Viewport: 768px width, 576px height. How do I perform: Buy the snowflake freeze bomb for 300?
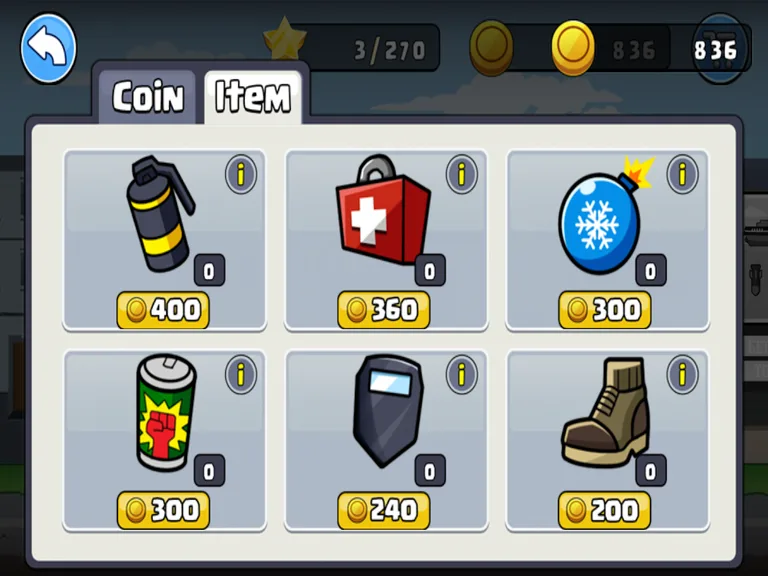click(605, 310)
